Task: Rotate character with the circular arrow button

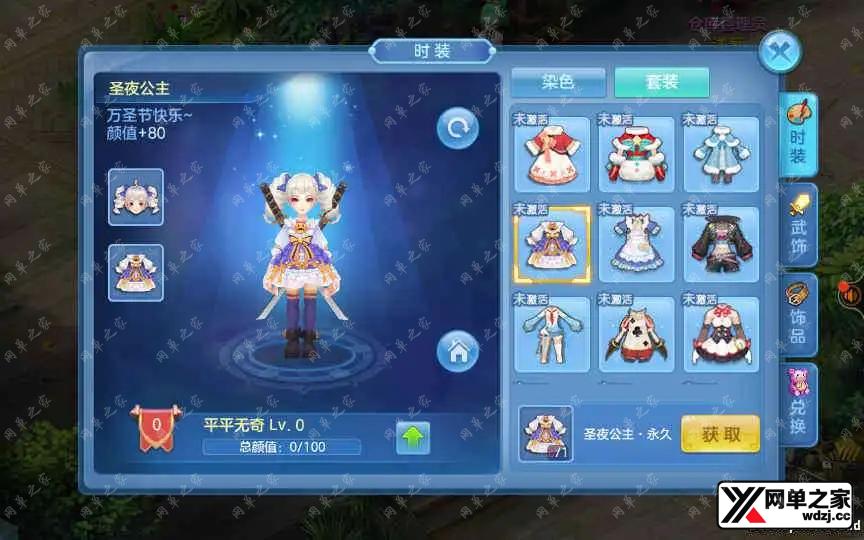Action: pyautogui.click(x=458, y=128)
